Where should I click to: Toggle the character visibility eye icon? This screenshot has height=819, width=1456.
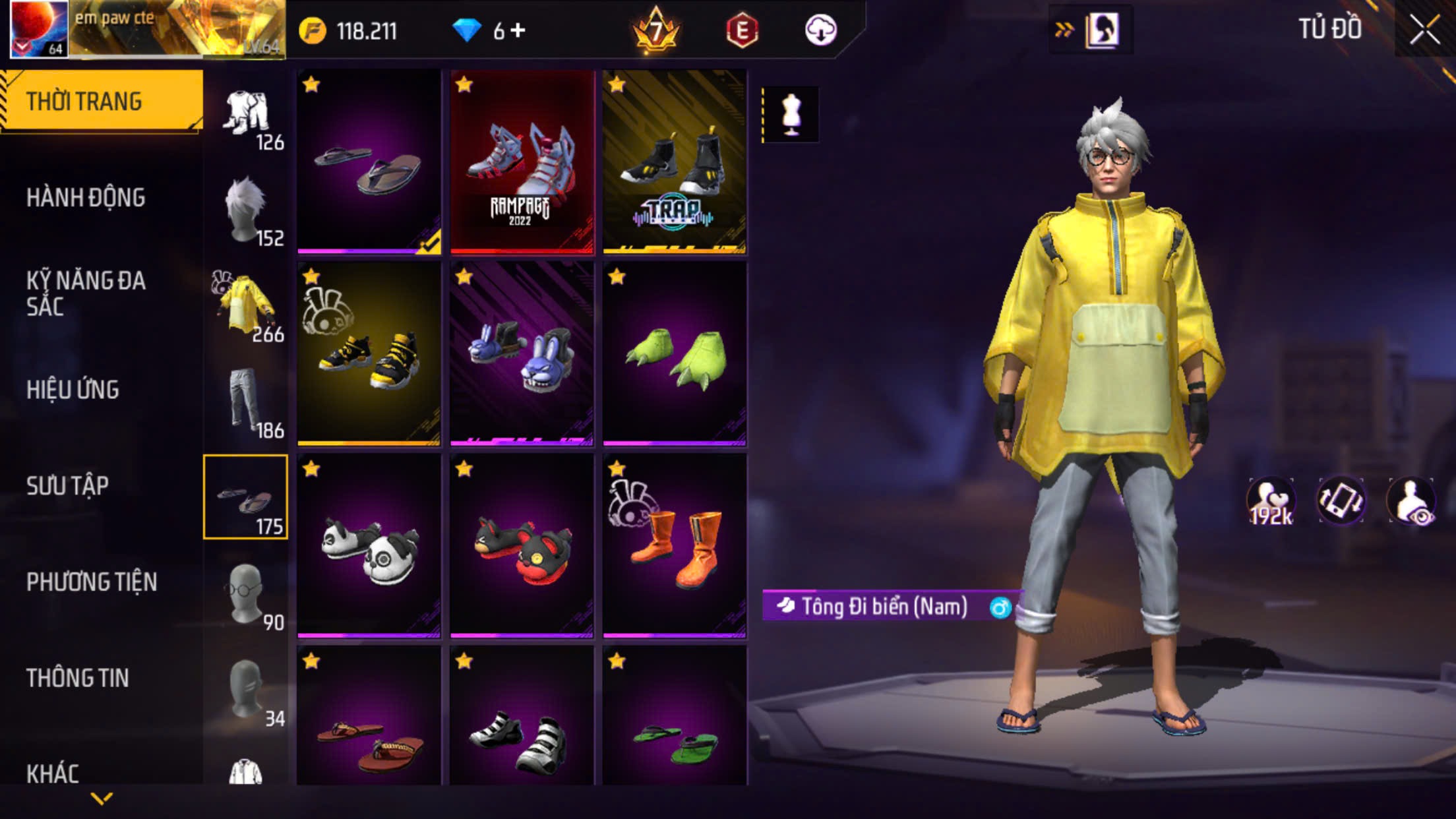coord(1411,501)
